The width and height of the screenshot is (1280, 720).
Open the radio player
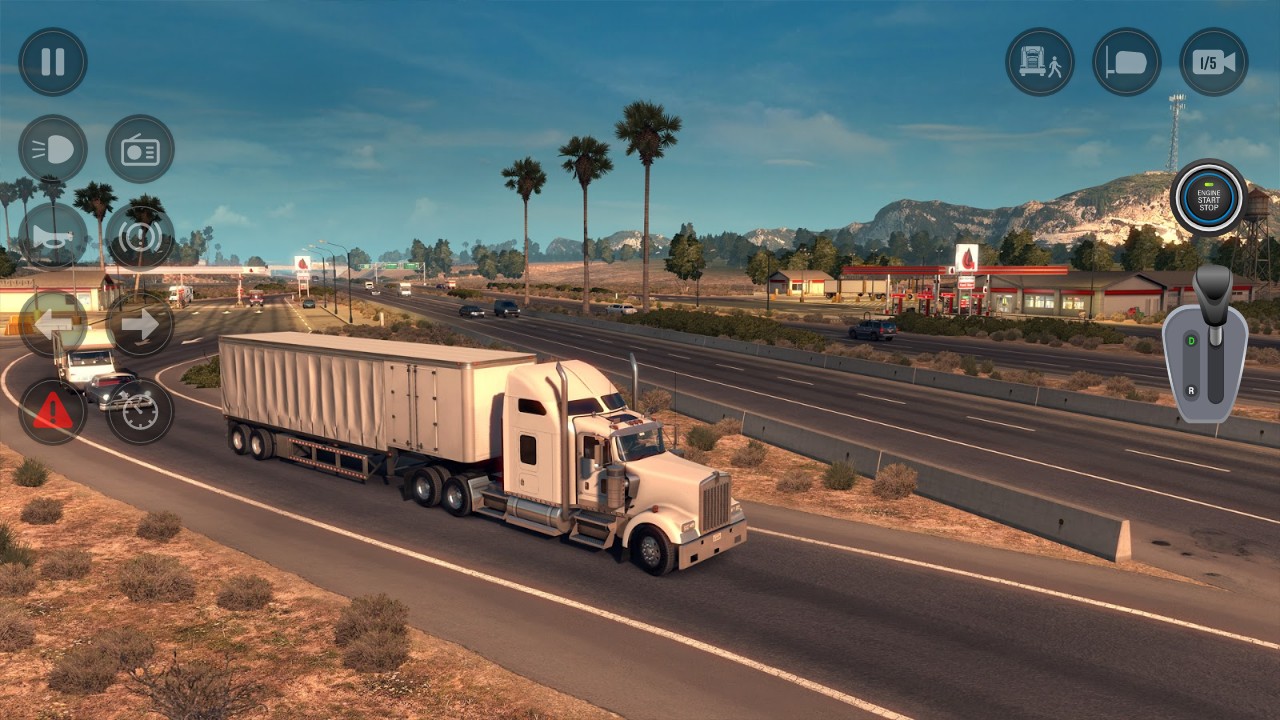140,149
